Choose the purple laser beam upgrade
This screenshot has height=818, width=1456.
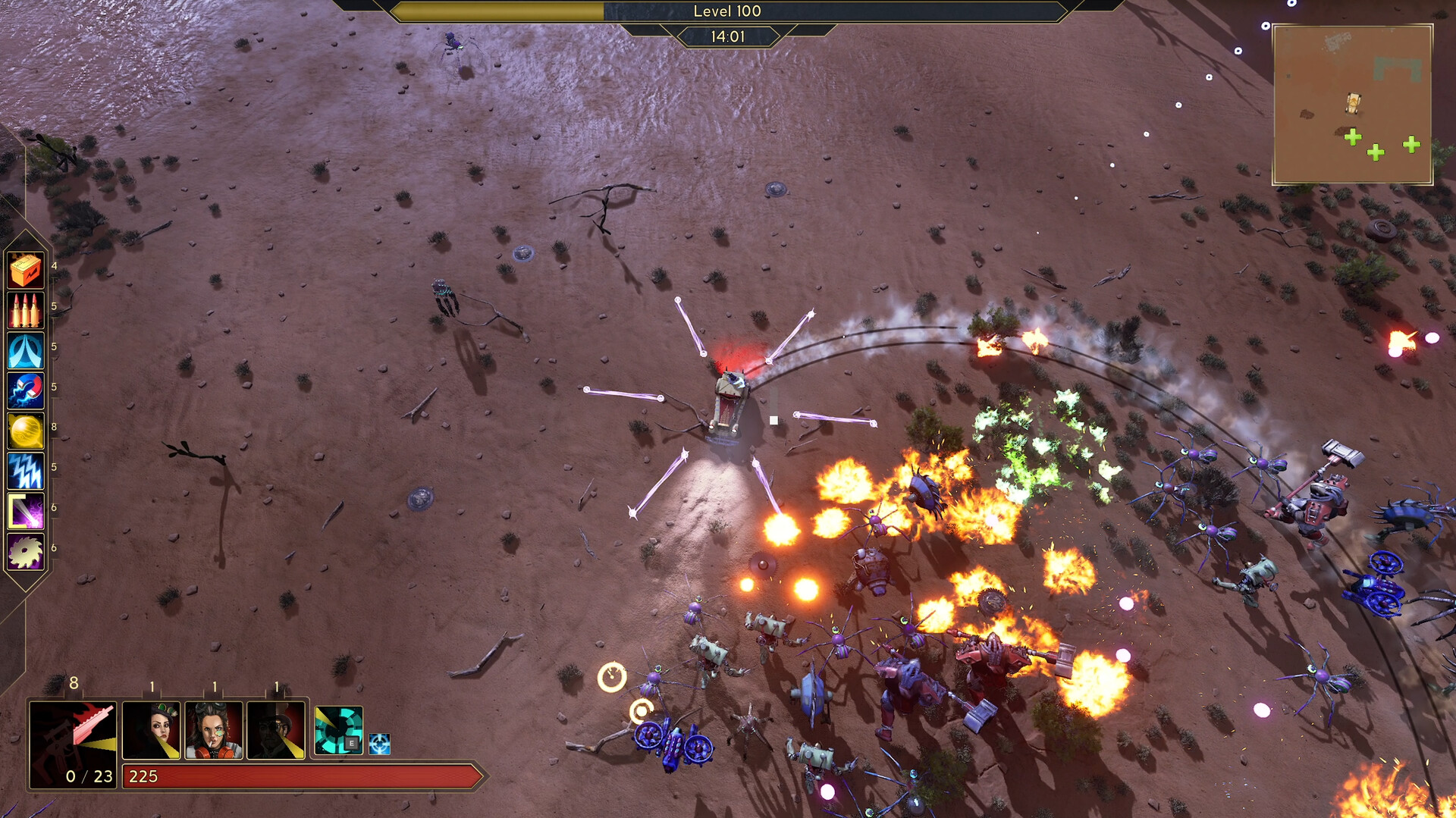point(25,511)
